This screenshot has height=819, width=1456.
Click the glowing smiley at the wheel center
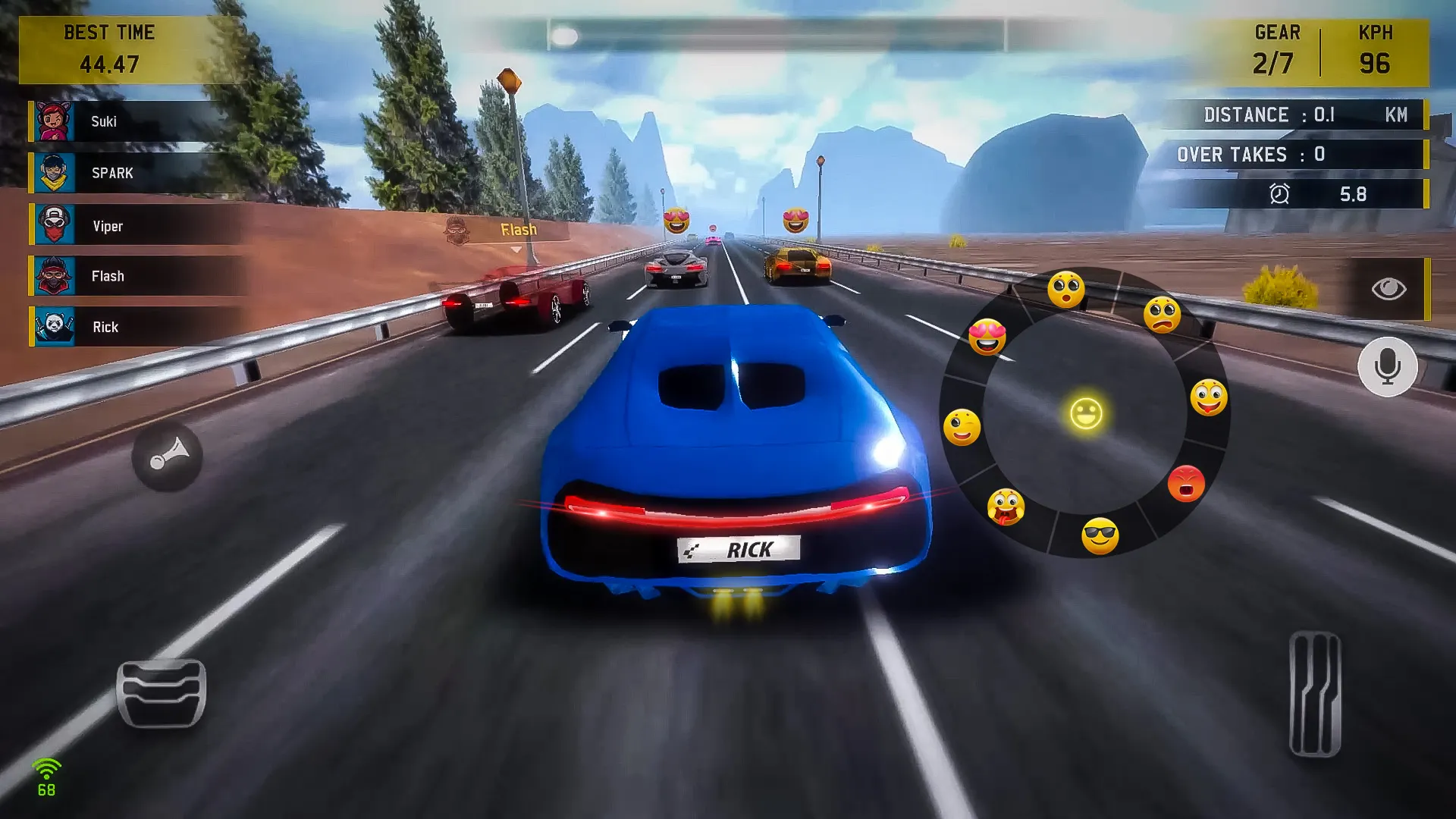coord(1086,414)
